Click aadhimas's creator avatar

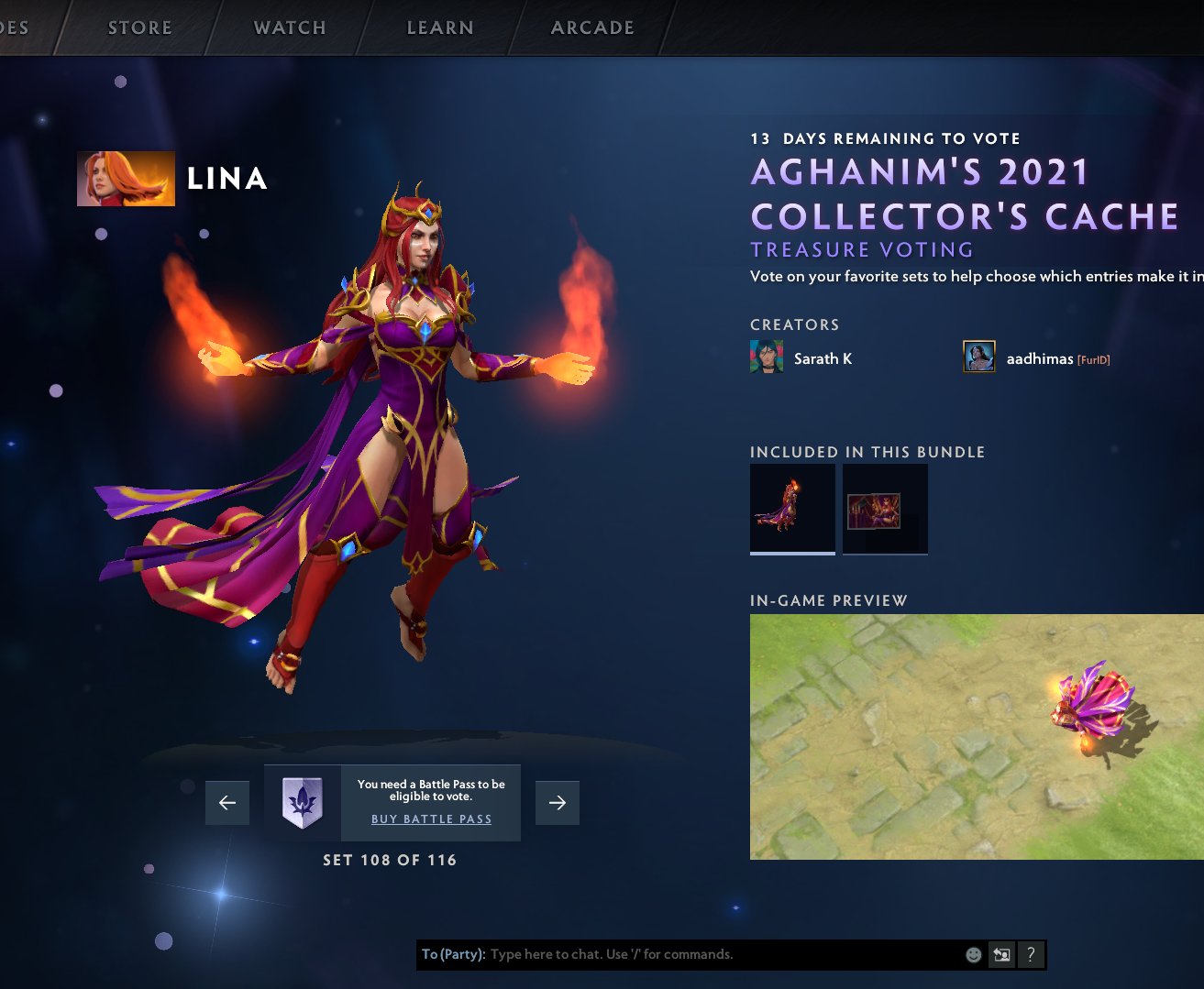click(x=978, y=356)
